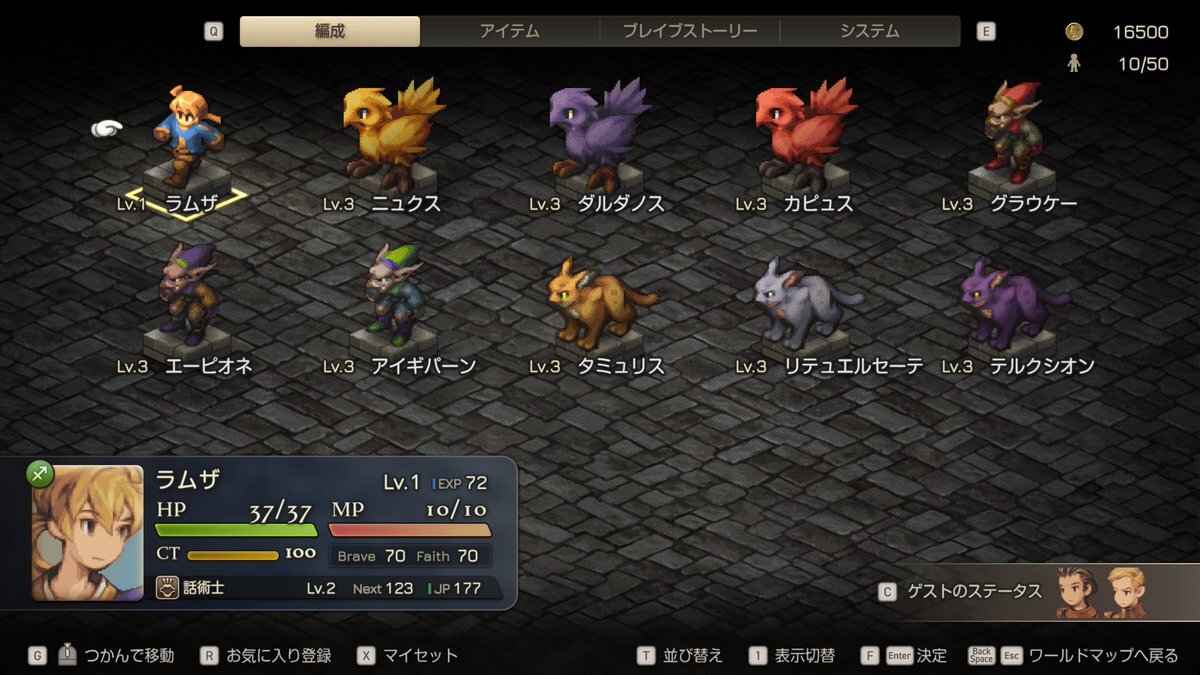Image resolution: width=1200 pixels, height=675 pixels.
Task: Choose the purple panther テルクシオン
Action: click(x=1010, y=300)
